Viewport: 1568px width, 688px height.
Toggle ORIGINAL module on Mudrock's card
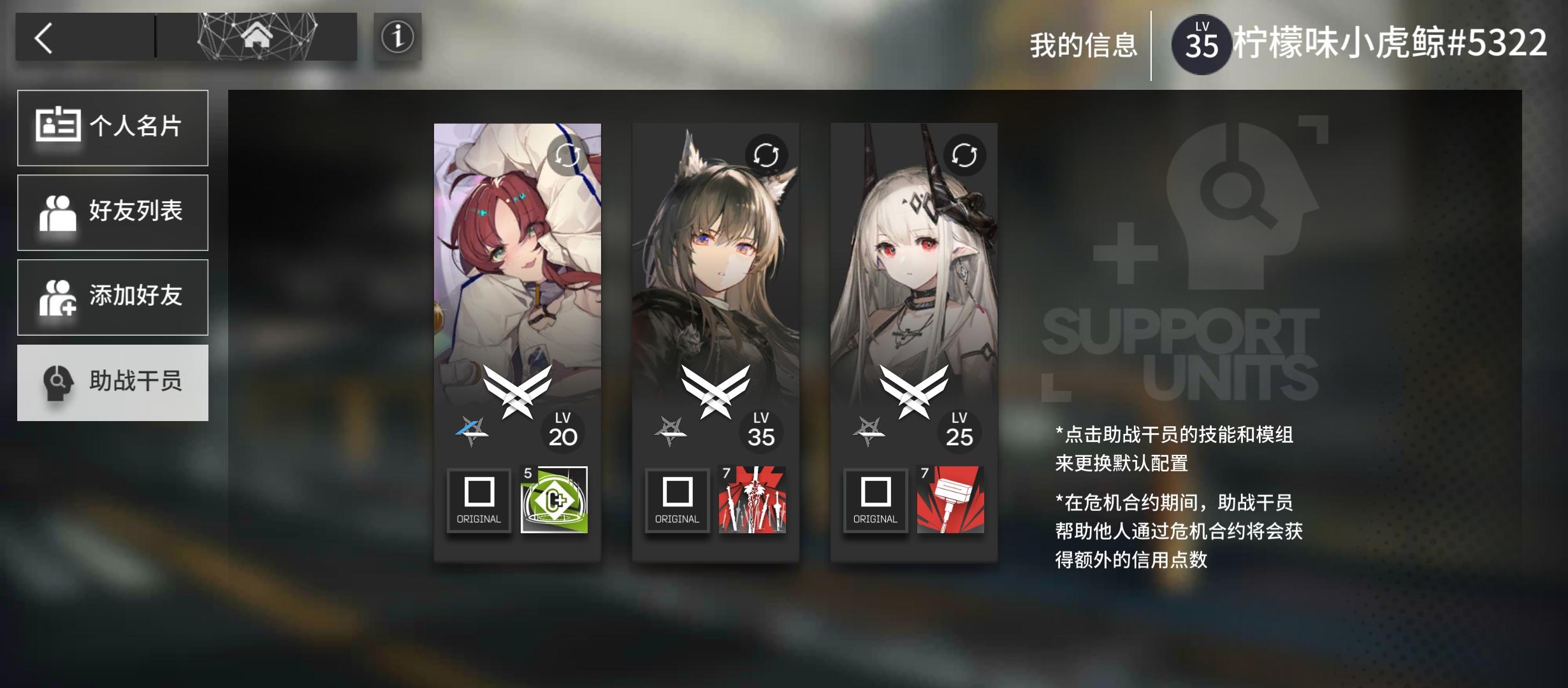(875, 501)
